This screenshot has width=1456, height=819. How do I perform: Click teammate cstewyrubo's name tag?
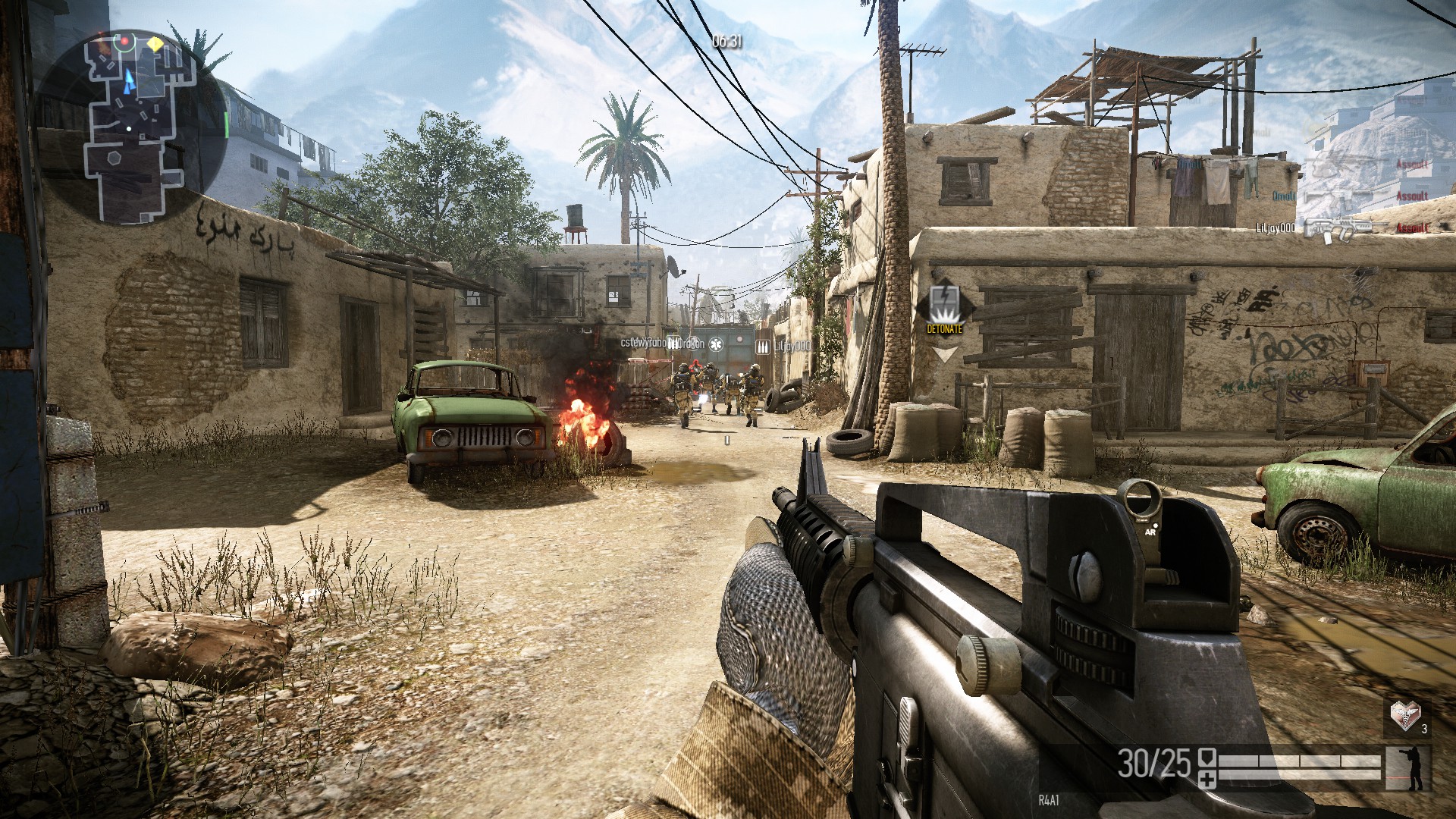(x=643, y=343)
